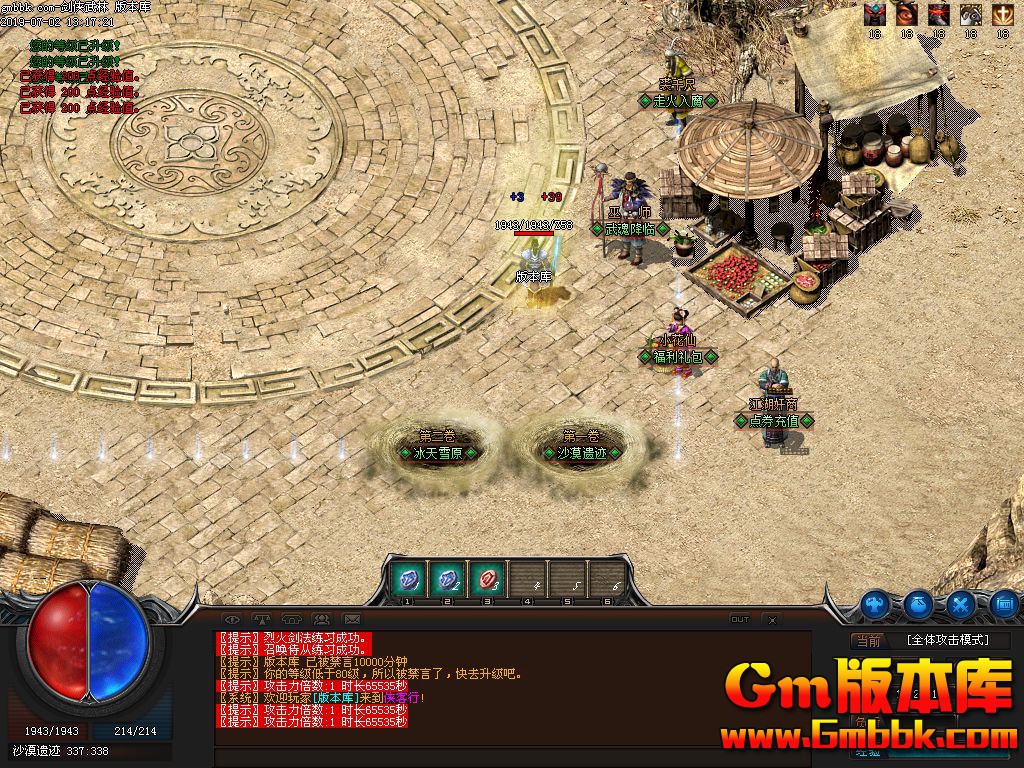Click the two-person group icon
The image size is (1024, 768).
point(321,620)
